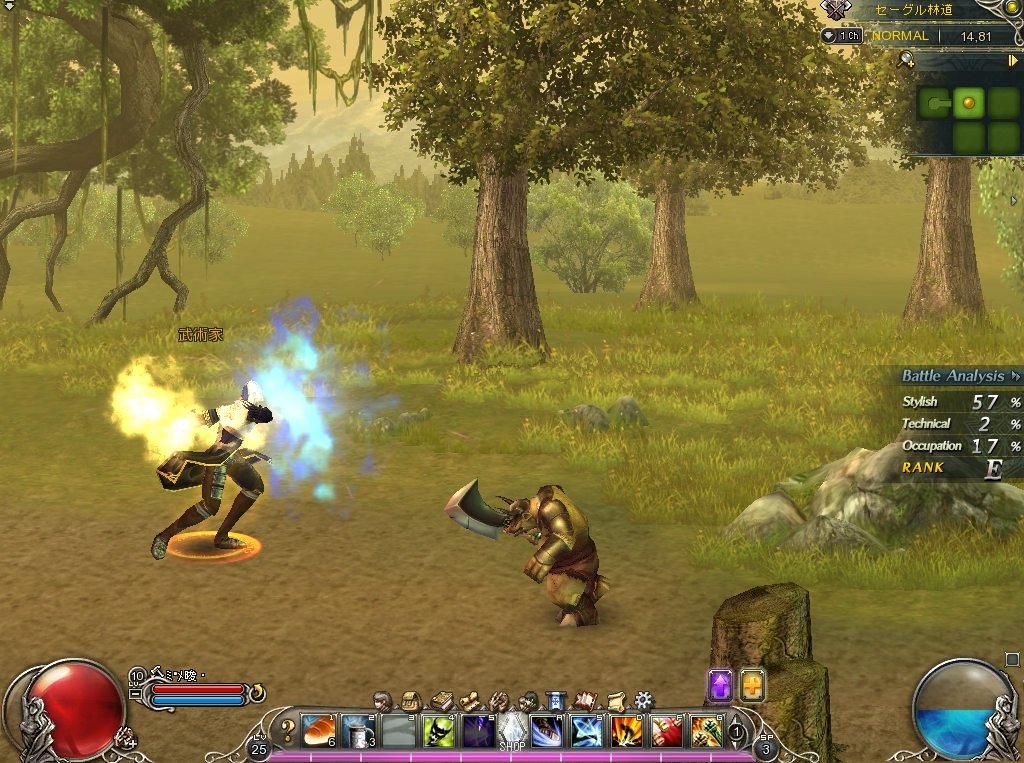Expand the Battle Analysis panel arrows

[1016, 376]
